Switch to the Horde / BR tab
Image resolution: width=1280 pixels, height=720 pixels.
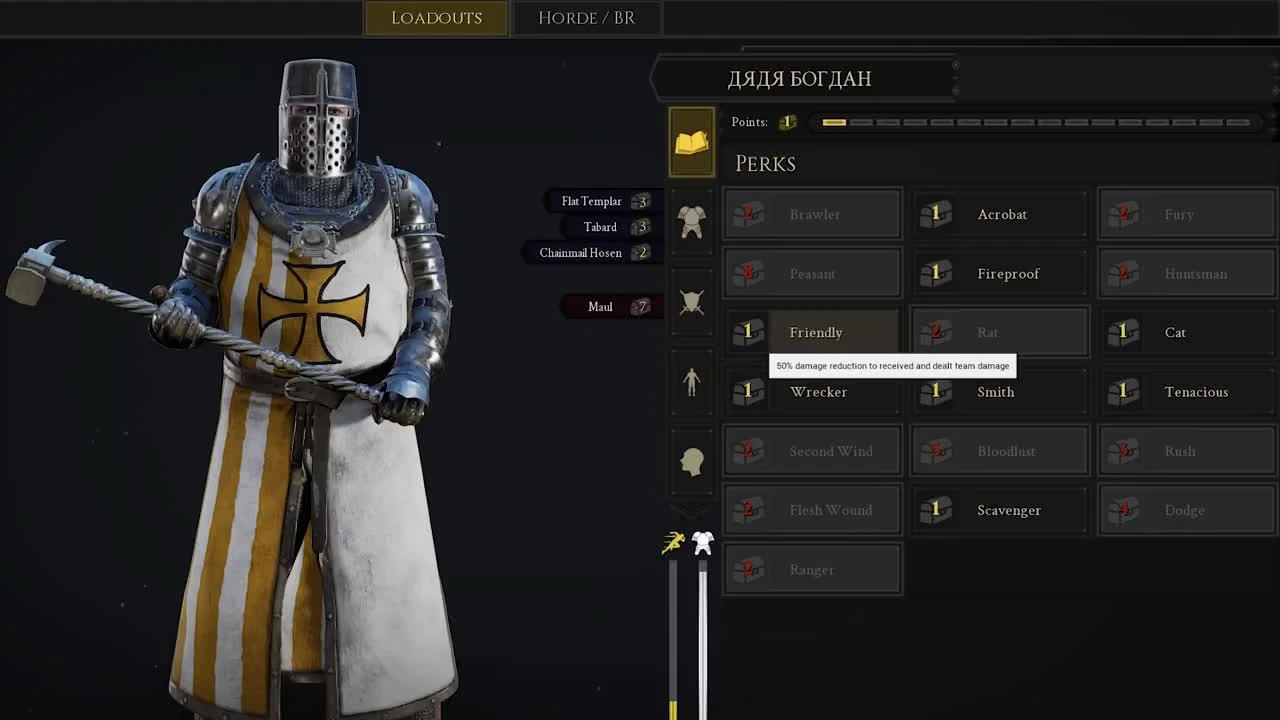pyautogui.click(x=586, y=17)
